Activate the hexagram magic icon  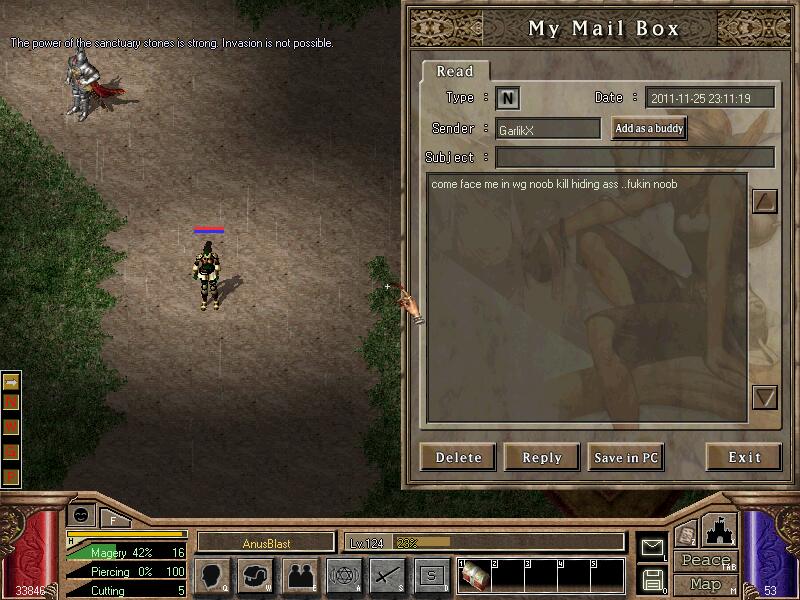point(343,576)
